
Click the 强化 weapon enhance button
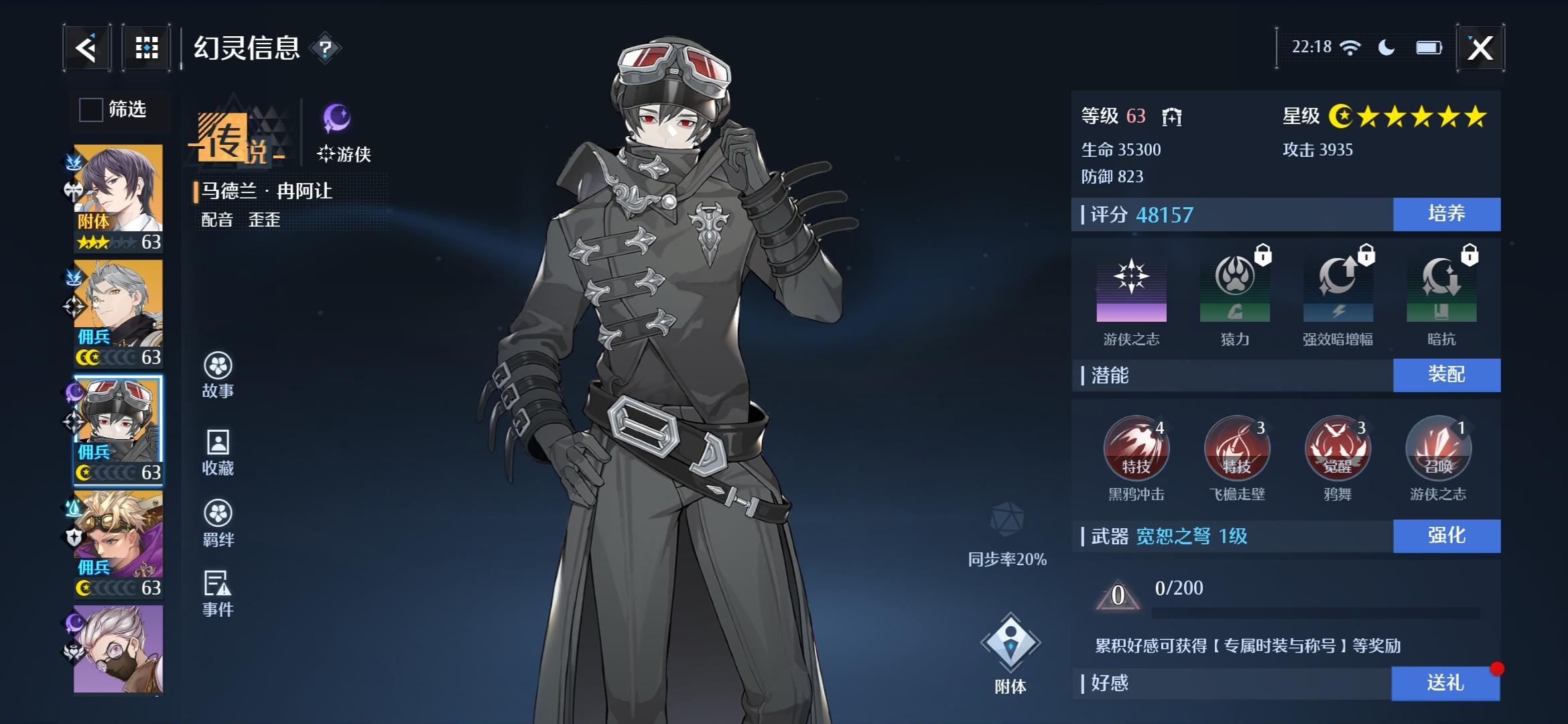click(1446, 536)
